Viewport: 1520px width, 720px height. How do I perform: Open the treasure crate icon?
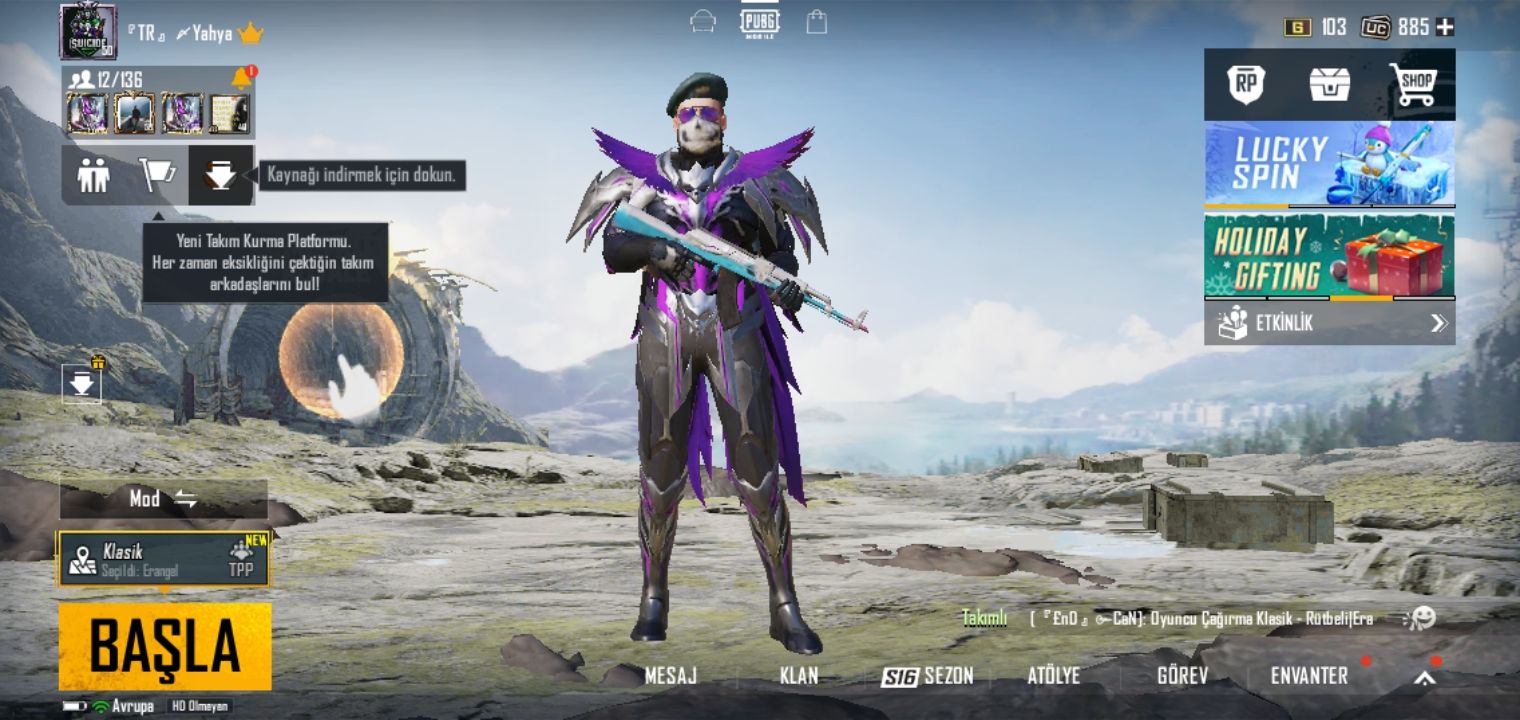[1330, 85]
